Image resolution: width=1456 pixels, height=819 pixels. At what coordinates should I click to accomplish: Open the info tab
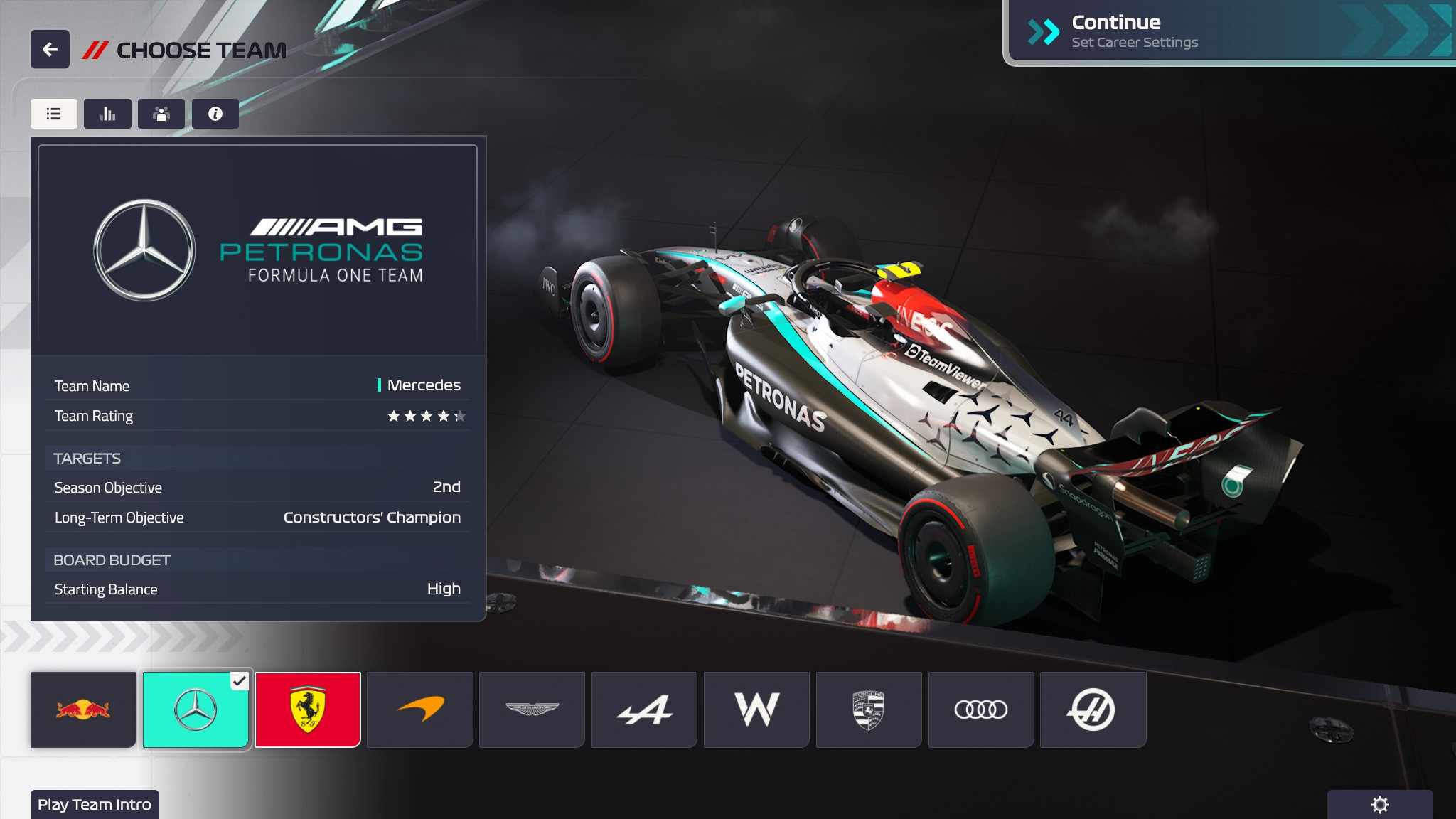[215, 114]
